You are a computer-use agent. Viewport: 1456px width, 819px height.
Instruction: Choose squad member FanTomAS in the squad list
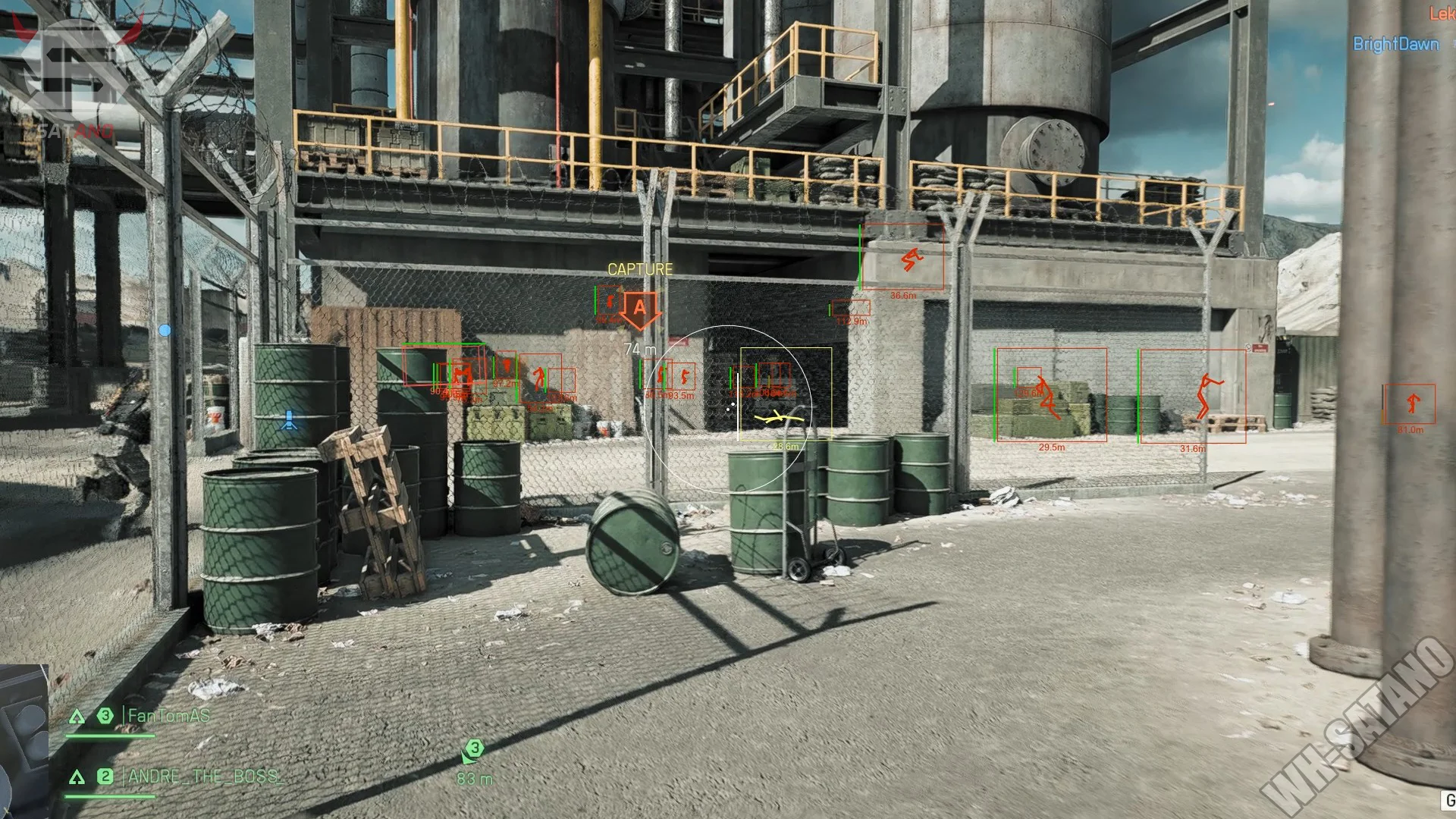tap(168, 716)
